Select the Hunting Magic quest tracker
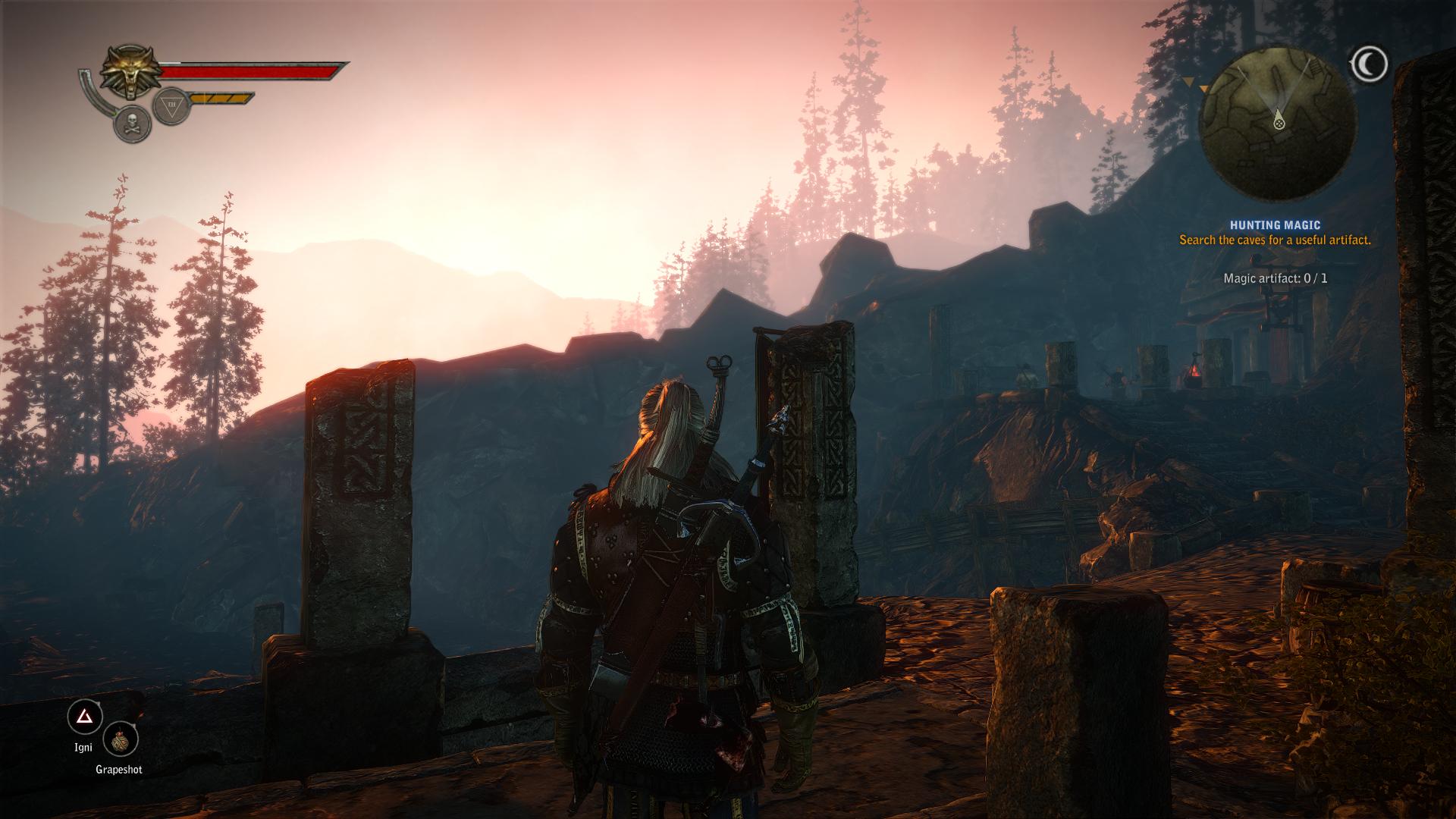The width and height of the screenshot is (1456, 819). pos(1274,225)
